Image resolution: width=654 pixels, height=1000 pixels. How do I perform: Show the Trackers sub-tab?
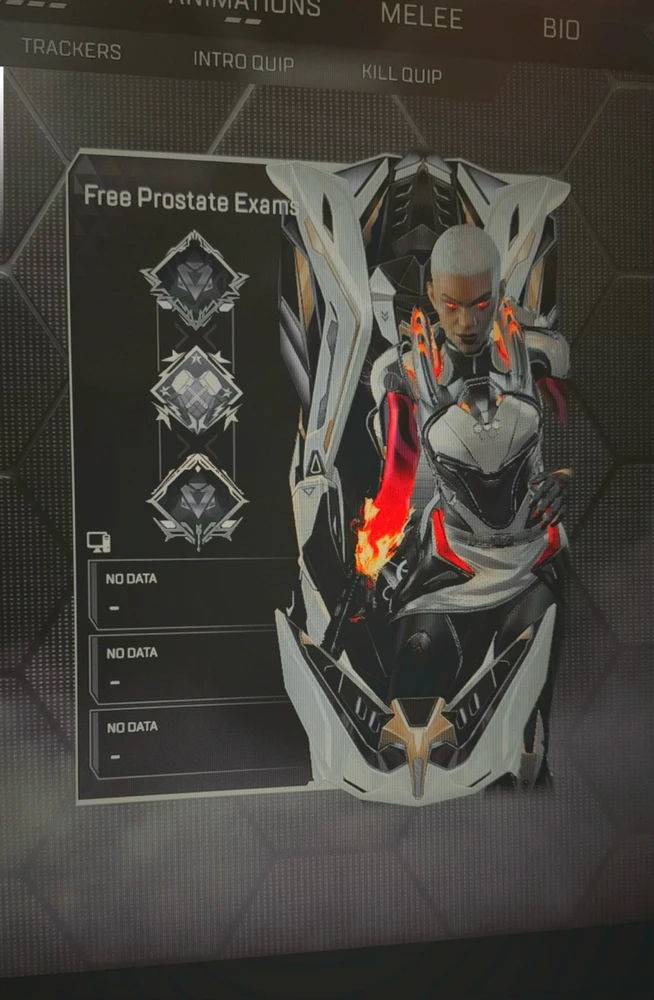71,49
